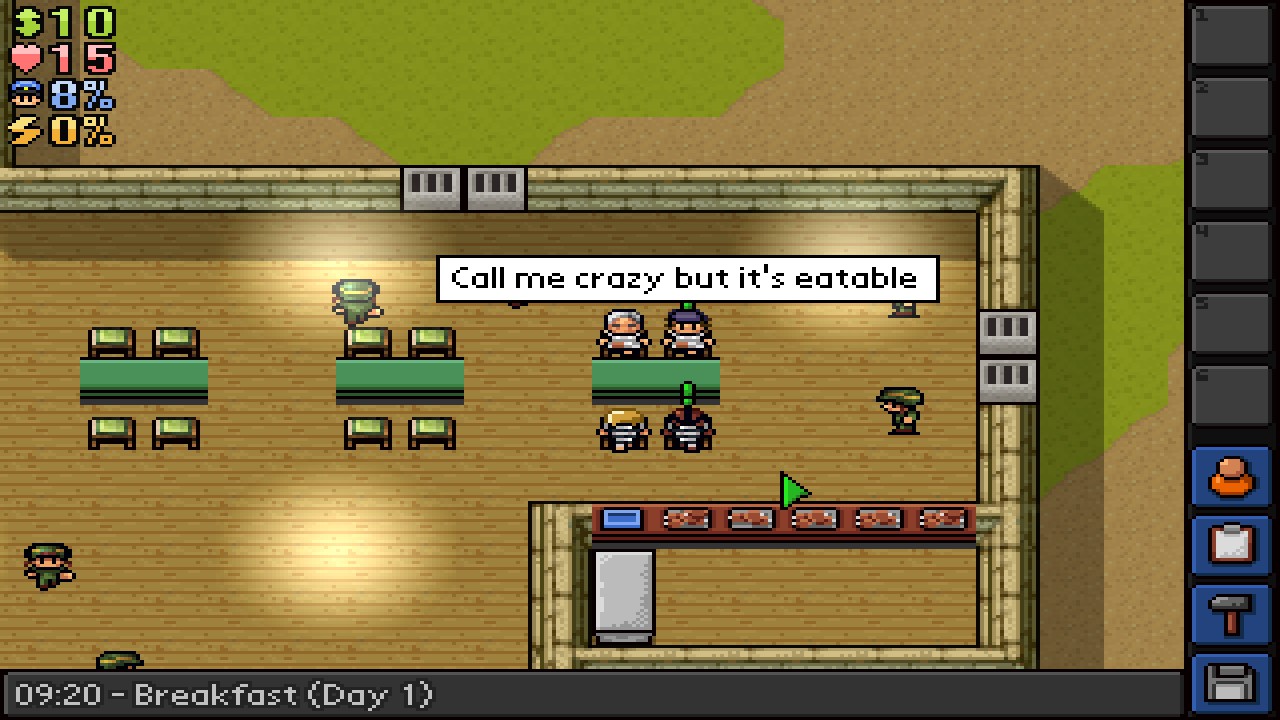
Task: Select inventory slot 1
Action: (1231, 35)
